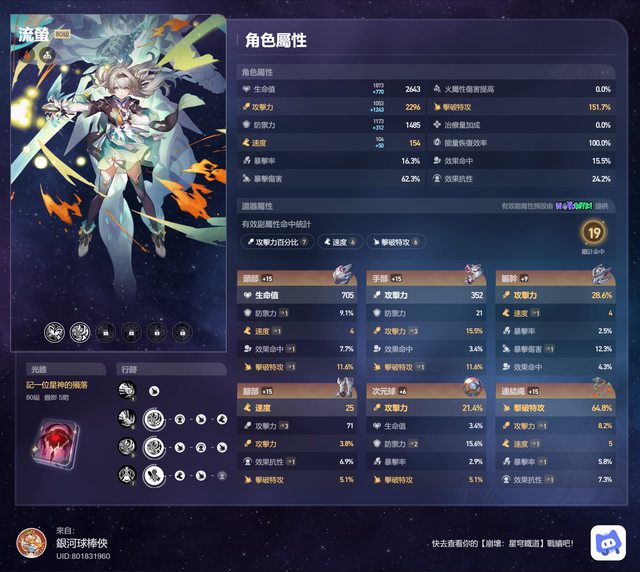
Task: Click the Discord logo button
Action: pos(608,543)
